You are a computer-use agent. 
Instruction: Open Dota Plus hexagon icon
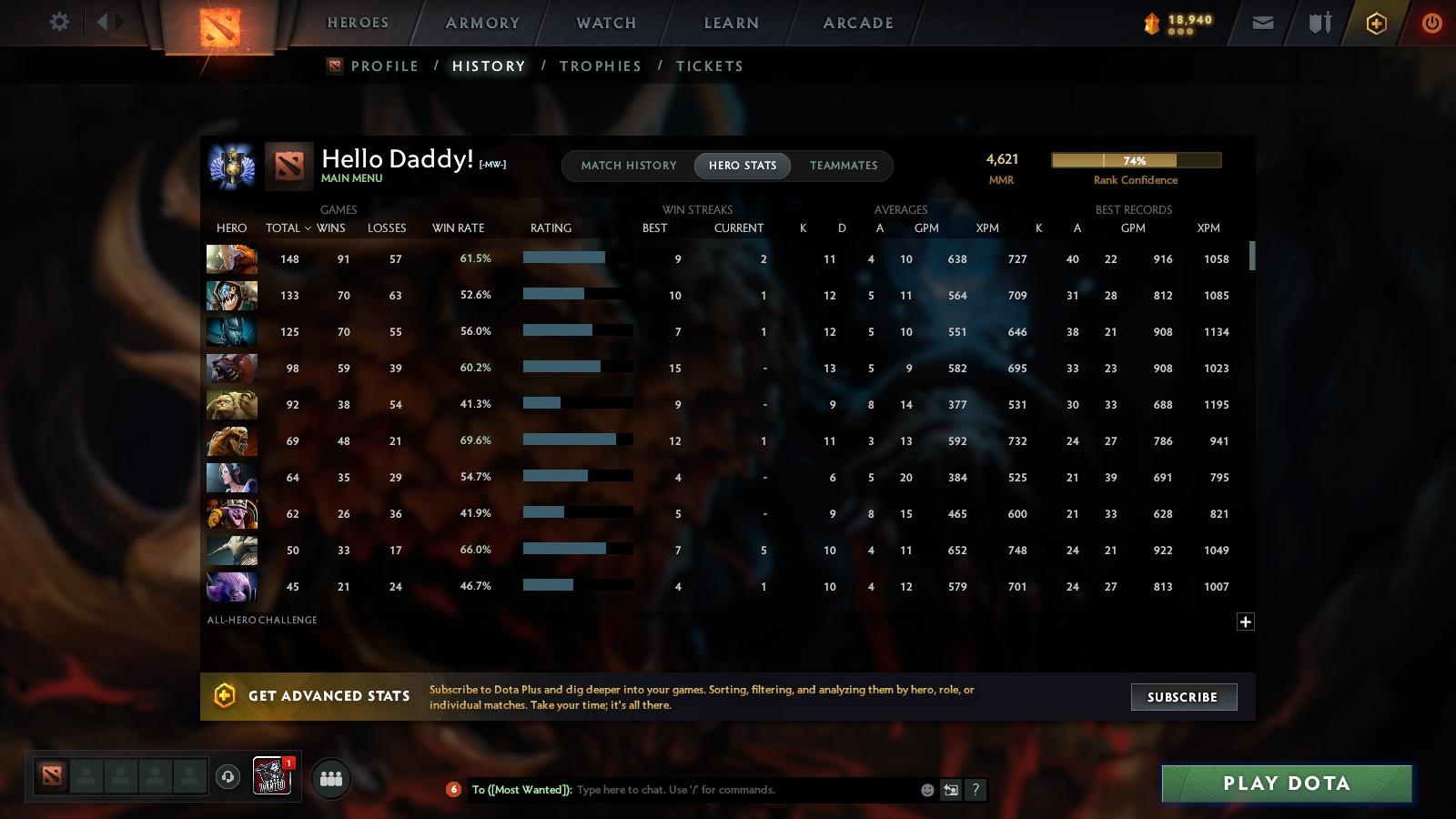pyautogui.click(x=1376, y=22)
